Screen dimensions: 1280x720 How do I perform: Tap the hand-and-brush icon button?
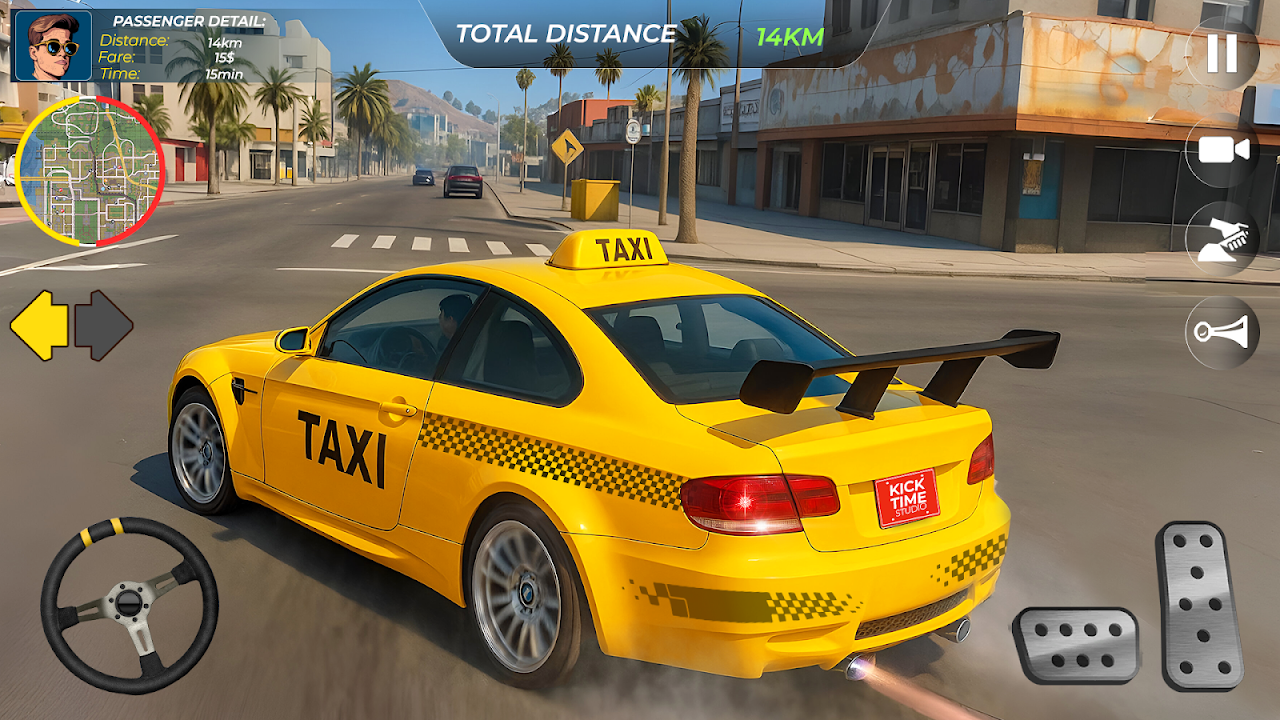pyautogui.click(x=1222, y=240)
